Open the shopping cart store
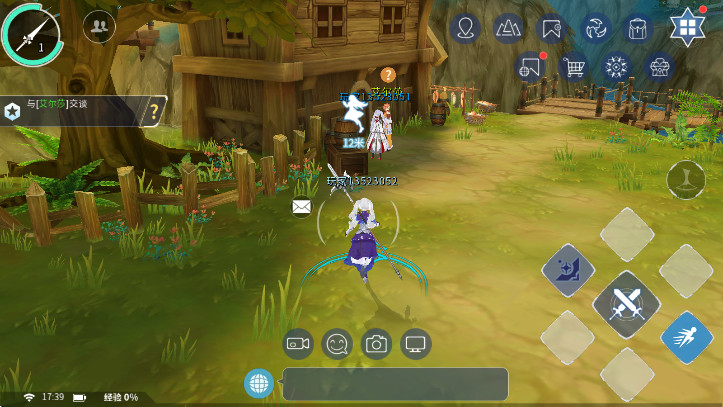The width and height of the screenshot is (723, 407). coord(574,67)
